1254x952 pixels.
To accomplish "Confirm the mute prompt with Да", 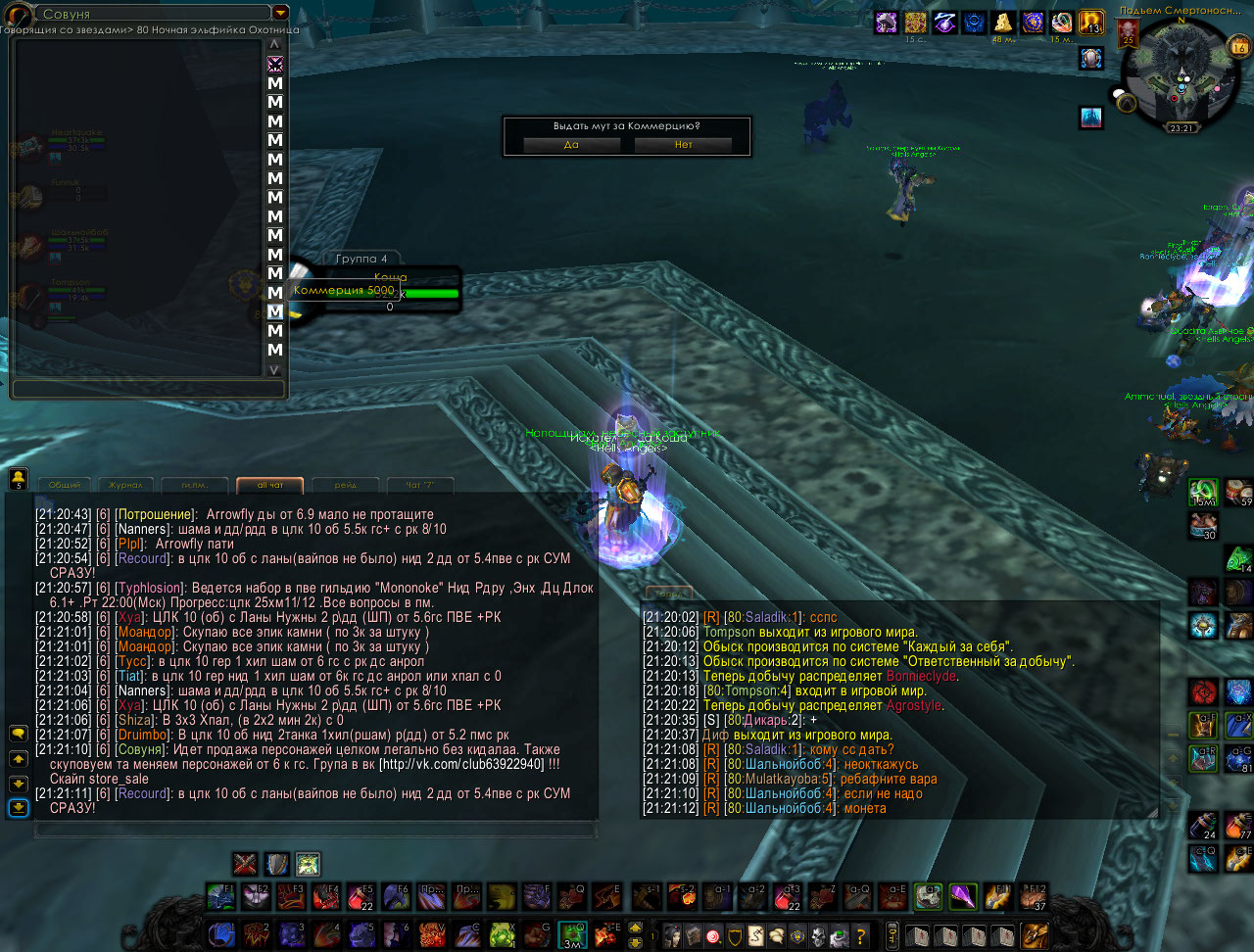I will click(x=571, y=144).
